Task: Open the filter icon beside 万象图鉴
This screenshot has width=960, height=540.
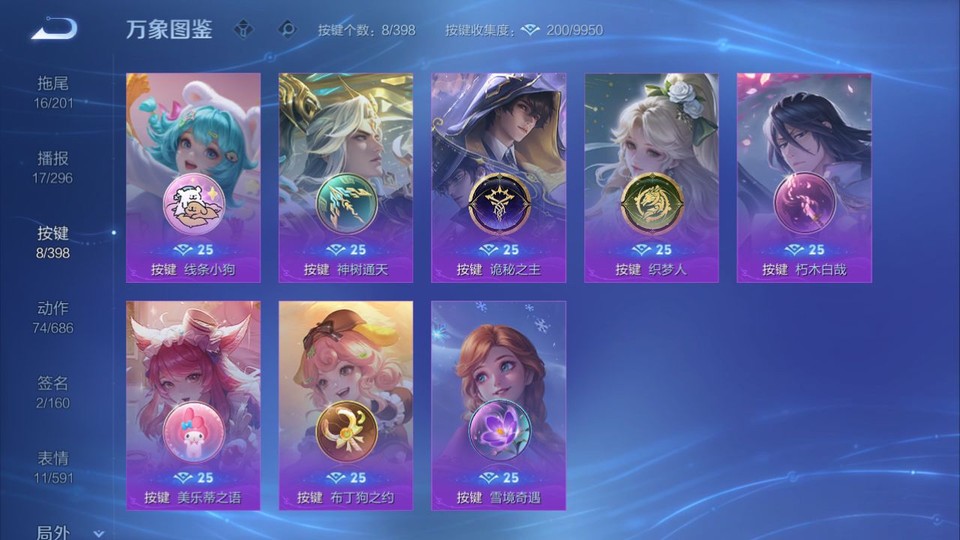Action: [x=243, y=29]
